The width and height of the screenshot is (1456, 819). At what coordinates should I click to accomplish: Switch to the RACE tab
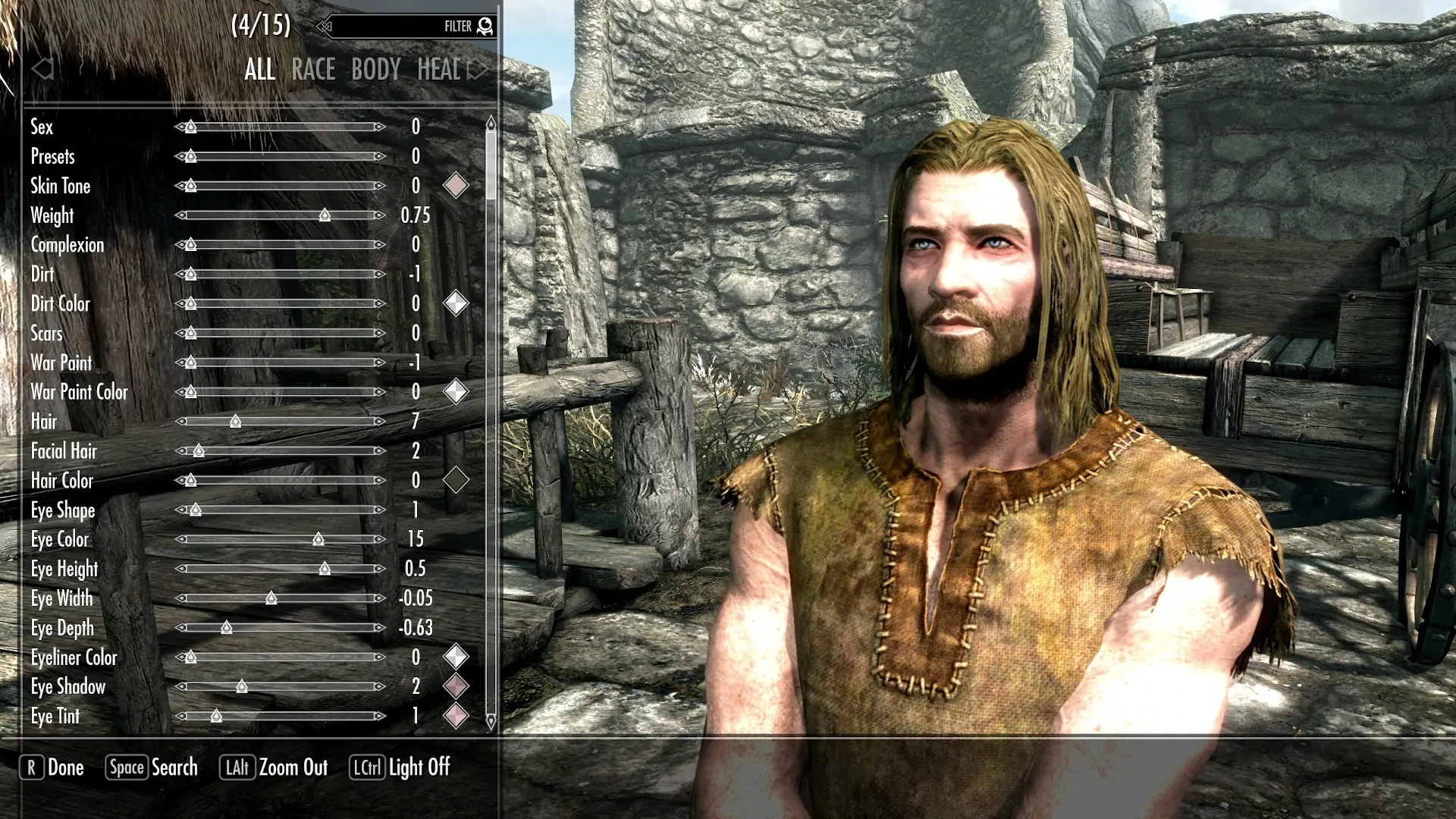[312, 70]
